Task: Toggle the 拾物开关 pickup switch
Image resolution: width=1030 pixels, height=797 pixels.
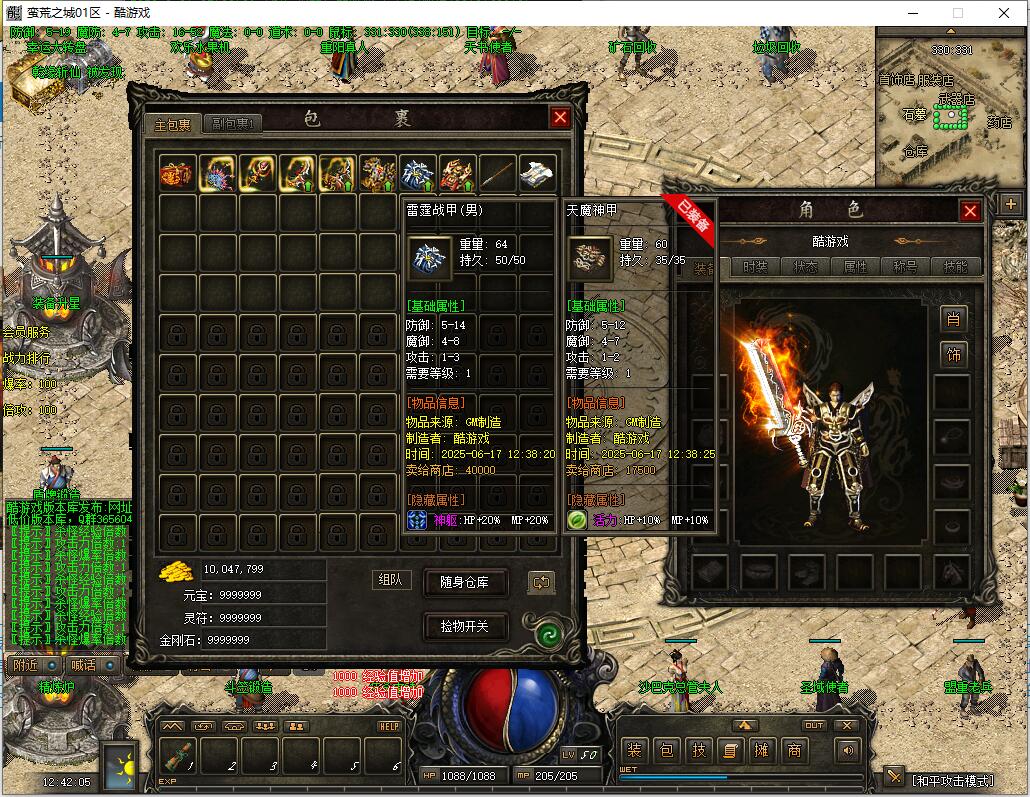Action: click(466, 627)
